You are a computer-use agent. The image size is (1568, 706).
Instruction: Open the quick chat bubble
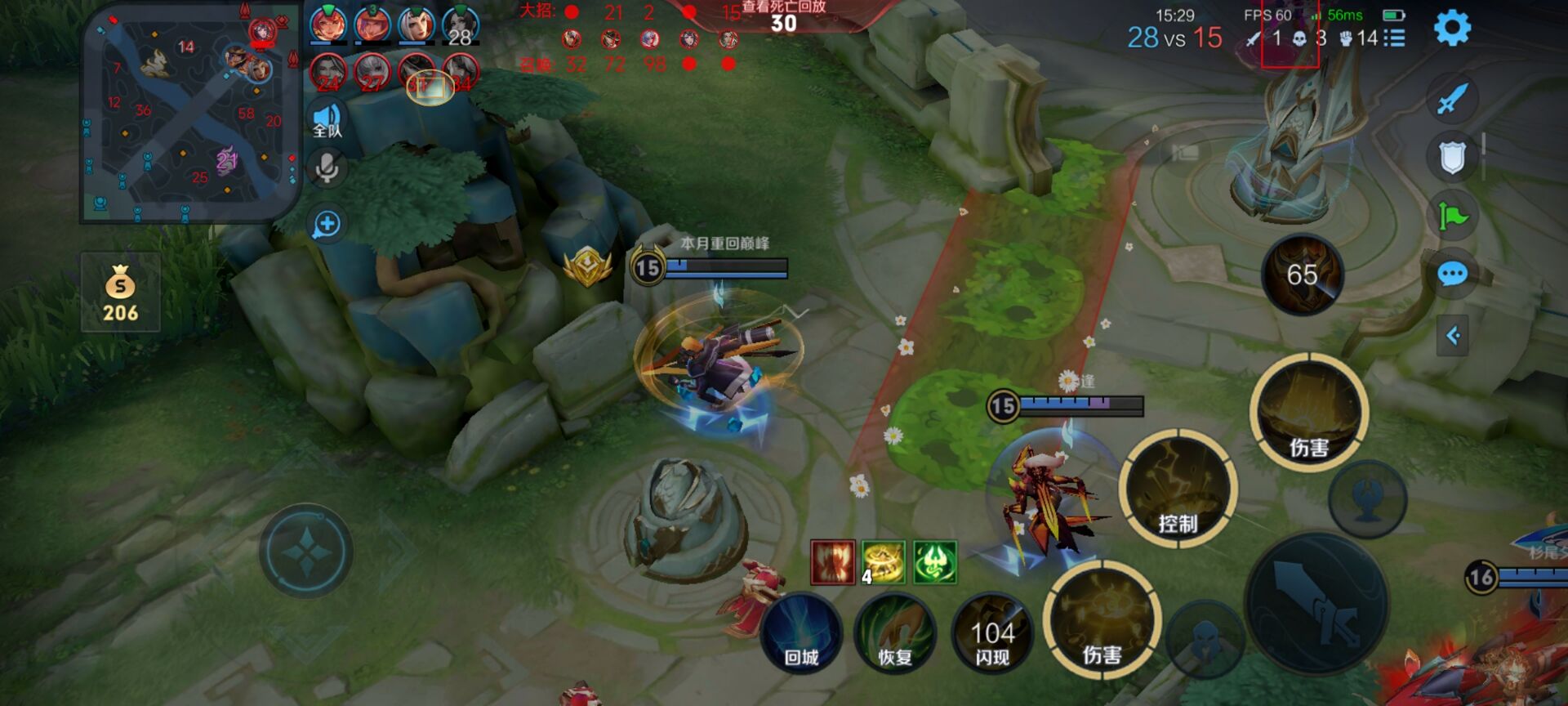tap(1452, 274)
